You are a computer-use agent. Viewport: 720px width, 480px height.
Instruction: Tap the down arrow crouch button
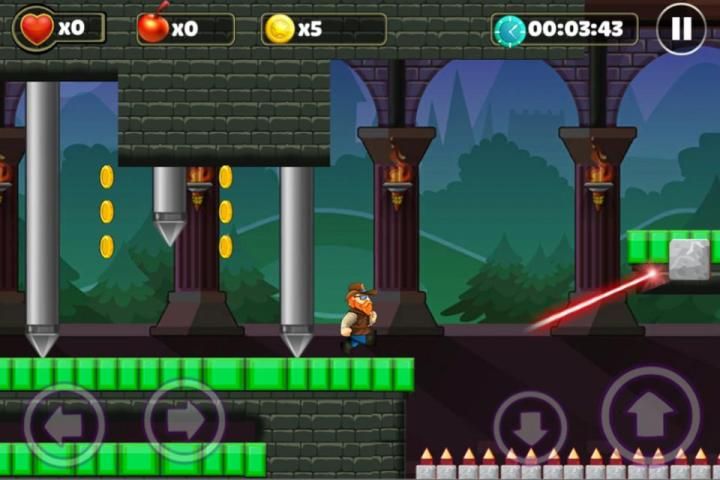(x=530, y=426)
